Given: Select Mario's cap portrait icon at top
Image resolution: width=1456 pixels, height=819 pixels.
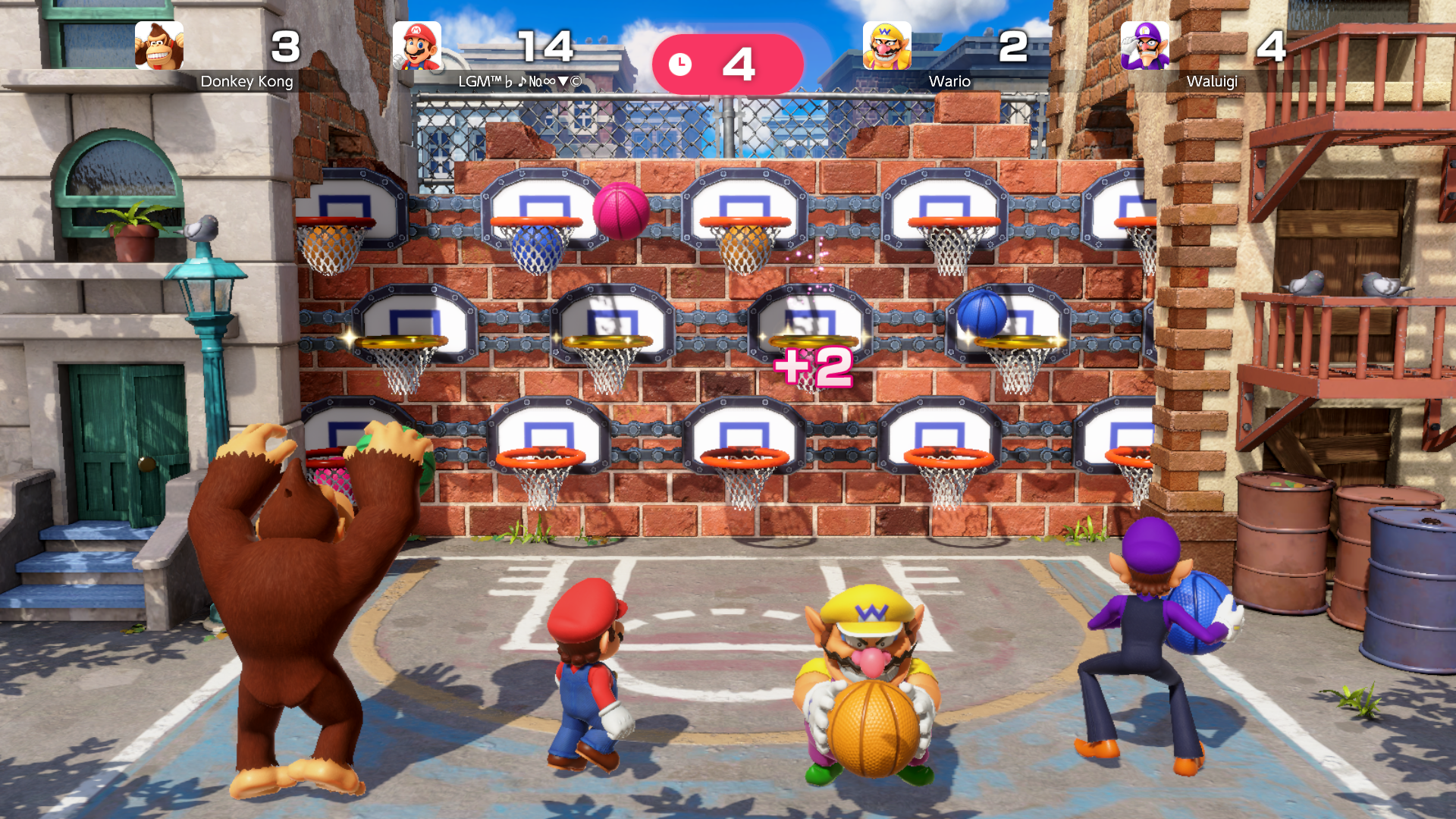Looking at the screenshot, I should (x=416, y=47).
